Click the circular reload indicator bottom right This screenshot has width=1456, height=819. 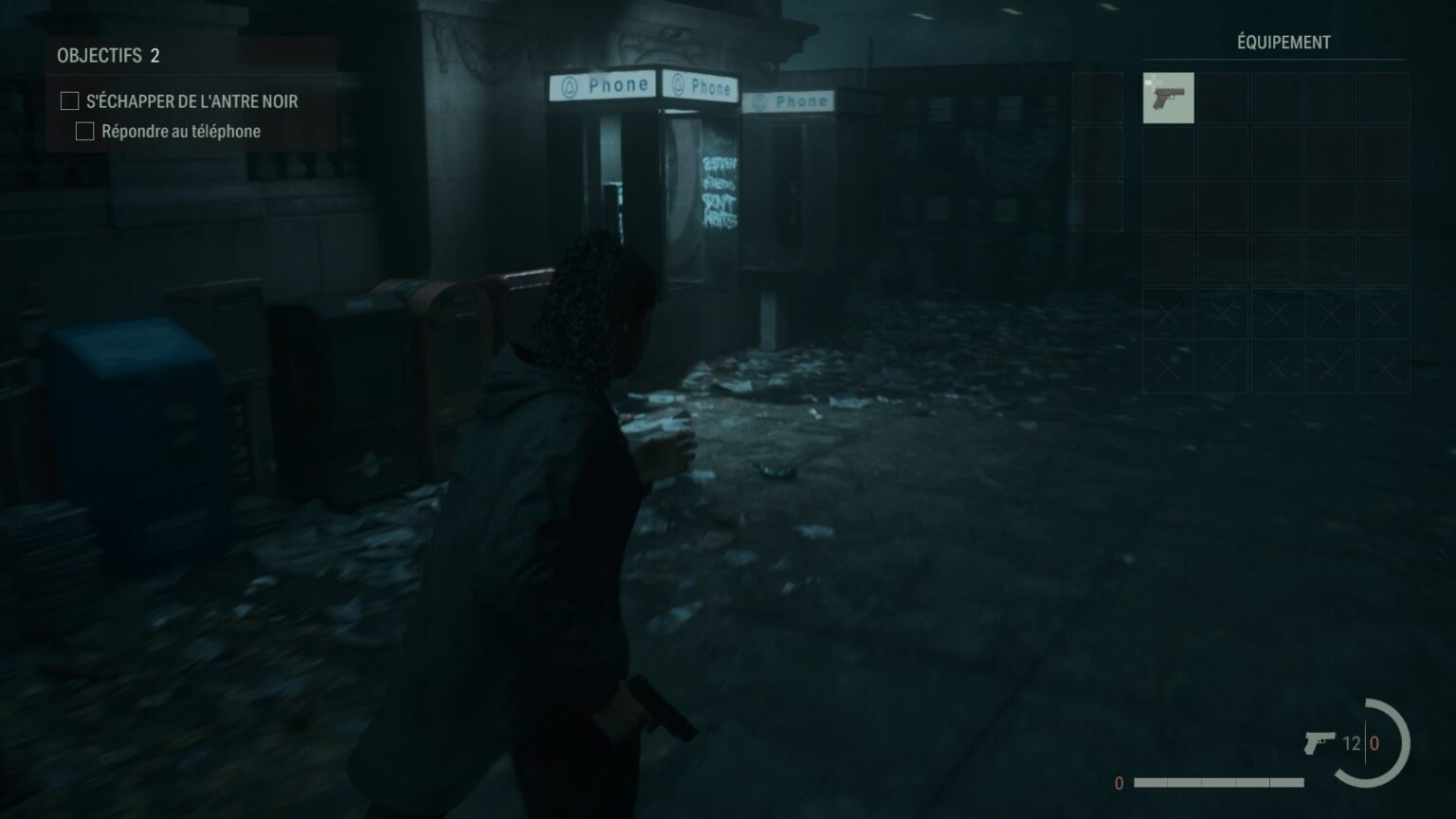coord(1388,742)
